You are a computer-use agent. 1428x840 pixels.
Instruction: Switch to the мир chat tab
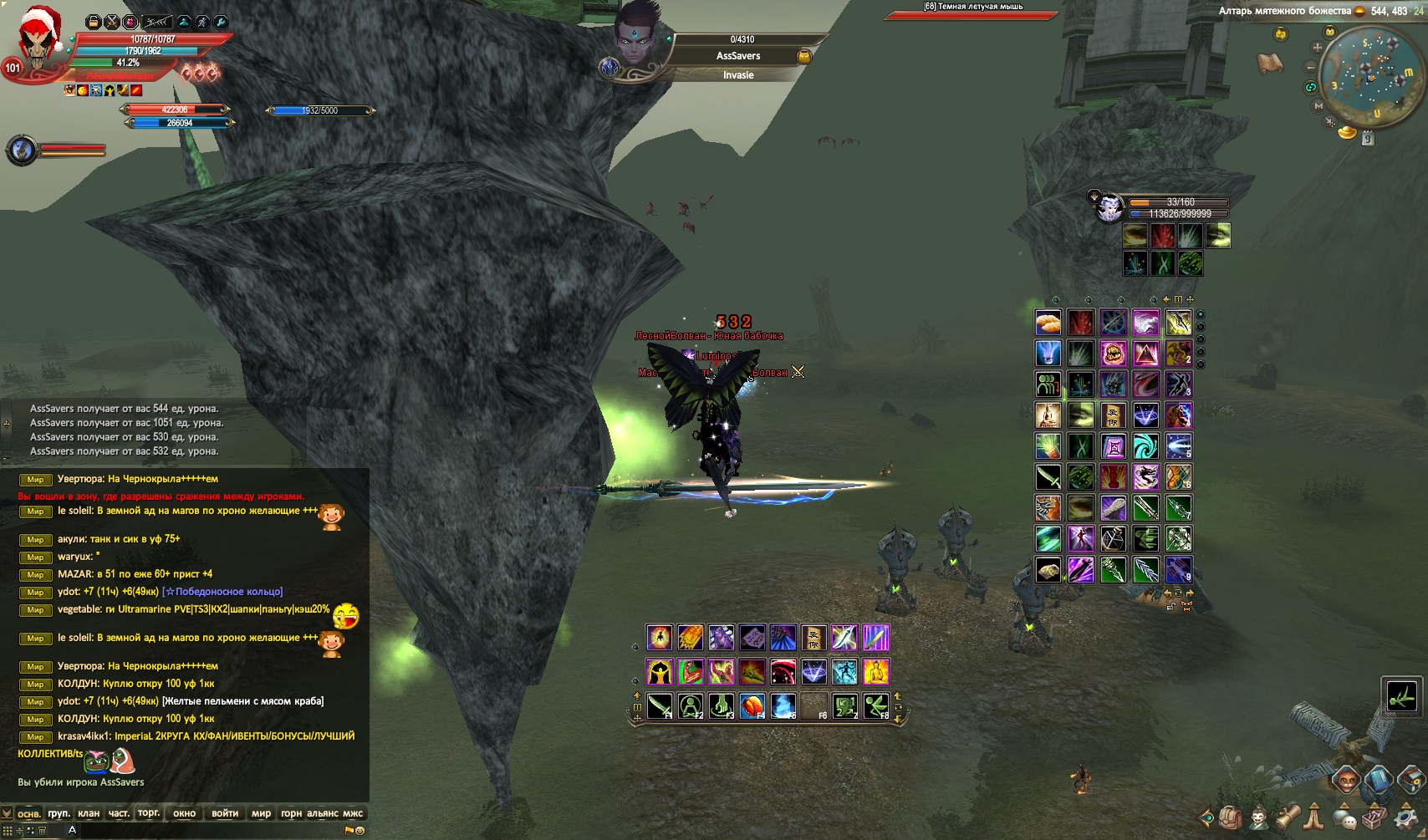click(x=261, y=813)
